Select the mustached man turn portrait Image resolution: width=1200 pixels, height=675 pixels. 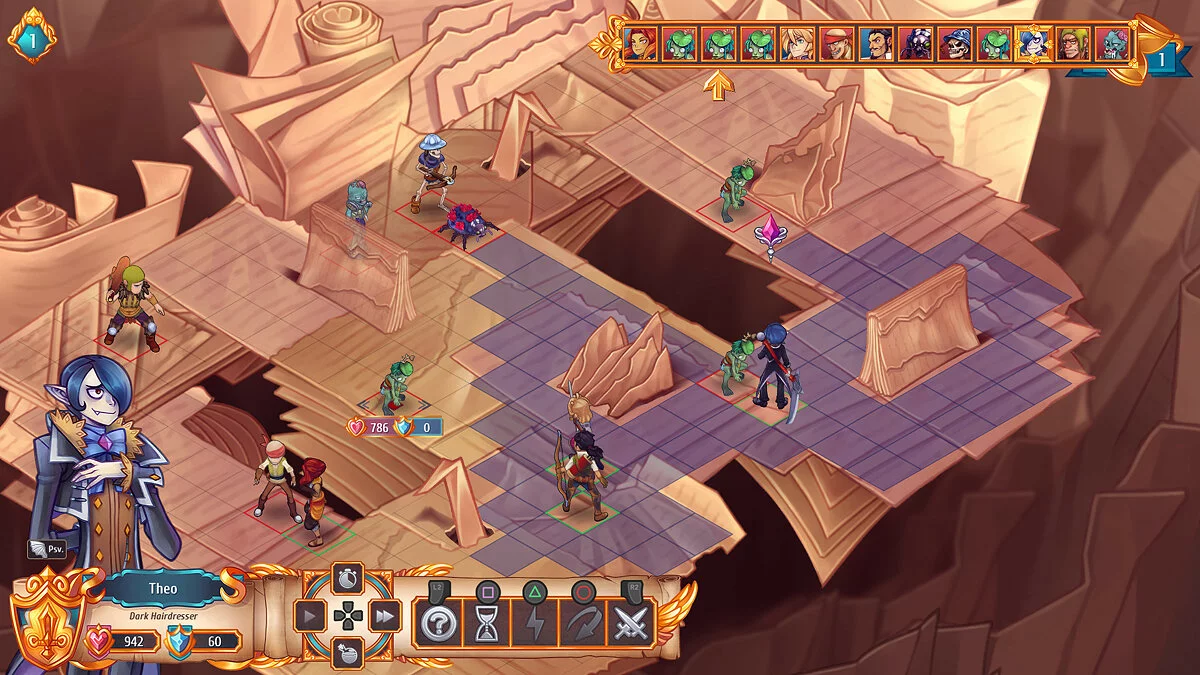(x=876, y=44)
